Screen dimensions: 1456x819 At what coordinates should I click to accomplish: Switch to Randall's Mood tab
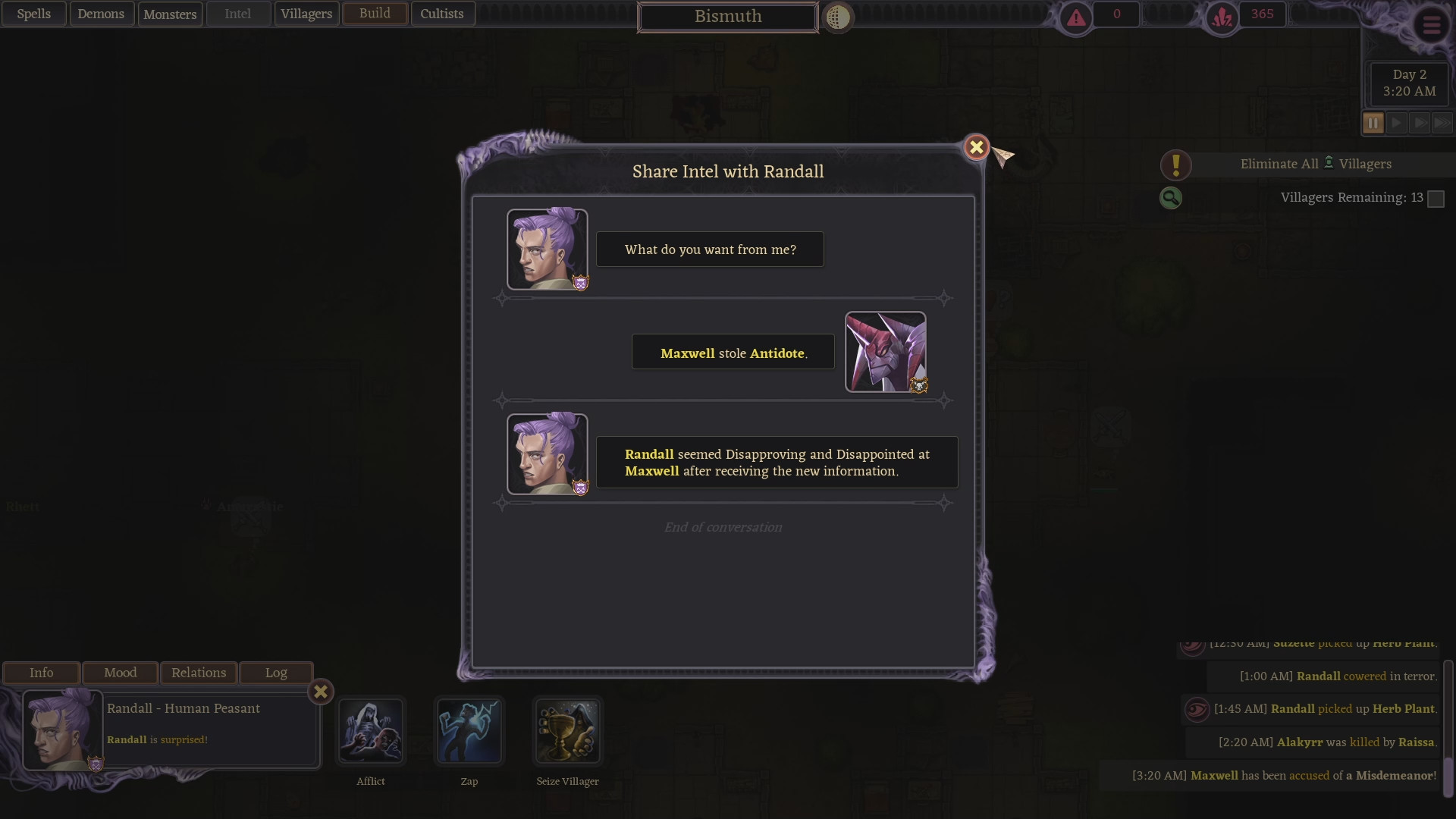120,673
